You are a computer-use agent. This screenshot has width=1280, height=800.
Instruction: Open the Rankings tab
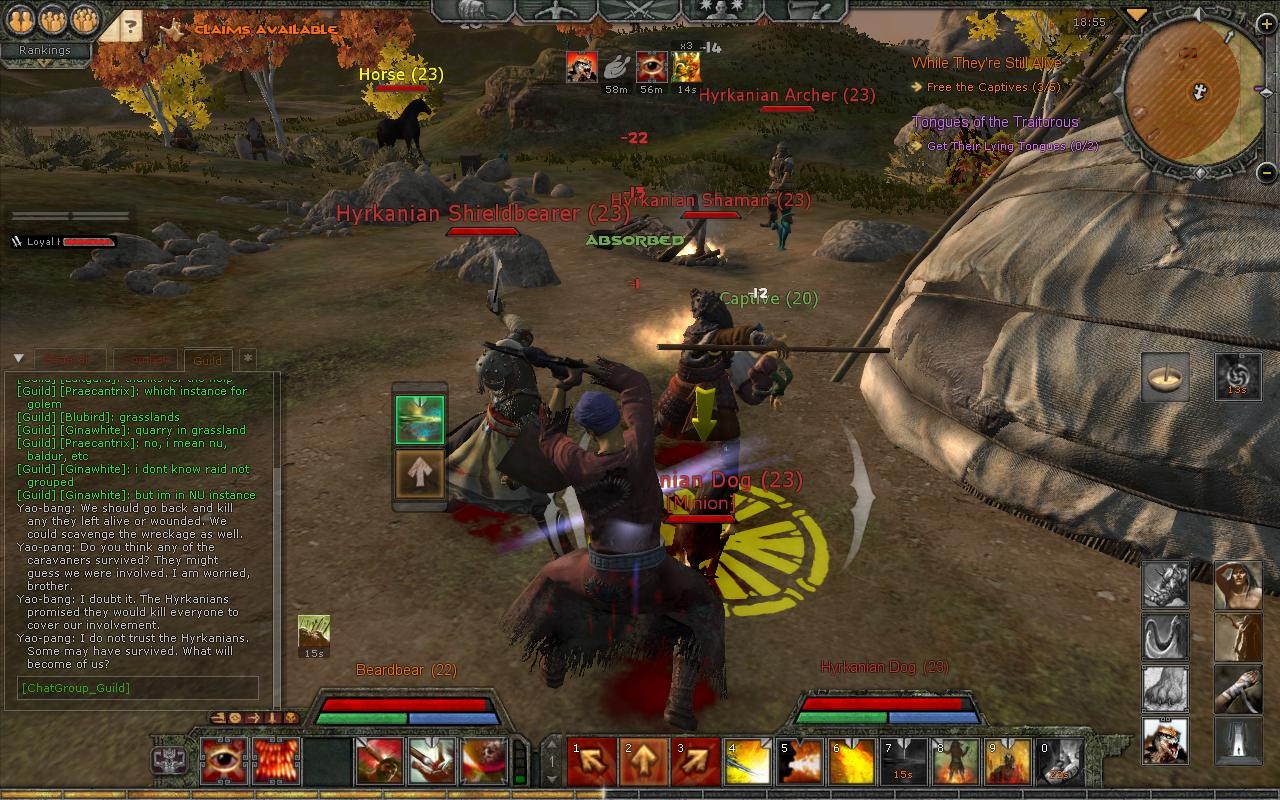[44, 49]
